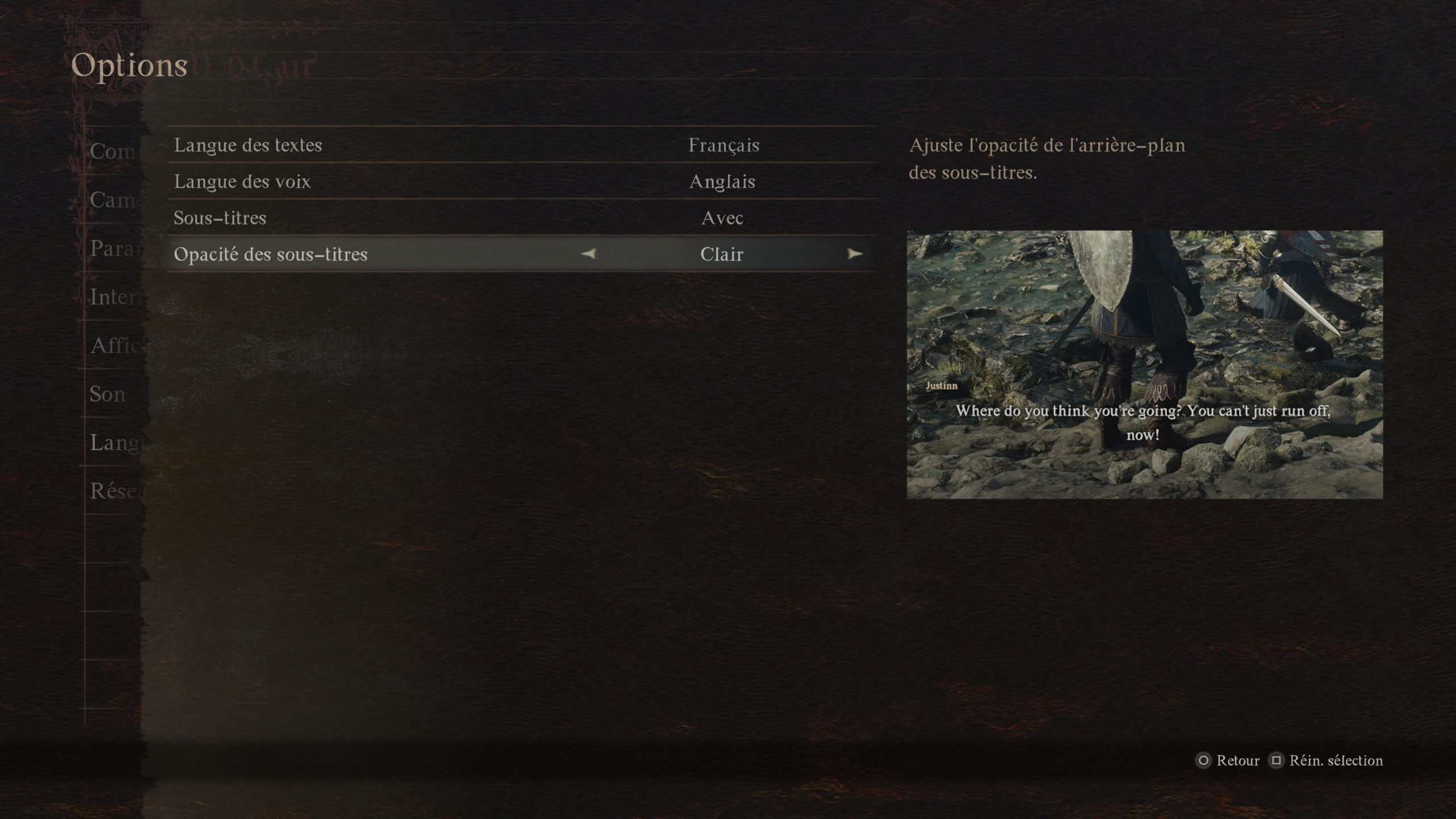Choose the Langue des voix setting
The image size is (1456, 819).
pos(520,181)
